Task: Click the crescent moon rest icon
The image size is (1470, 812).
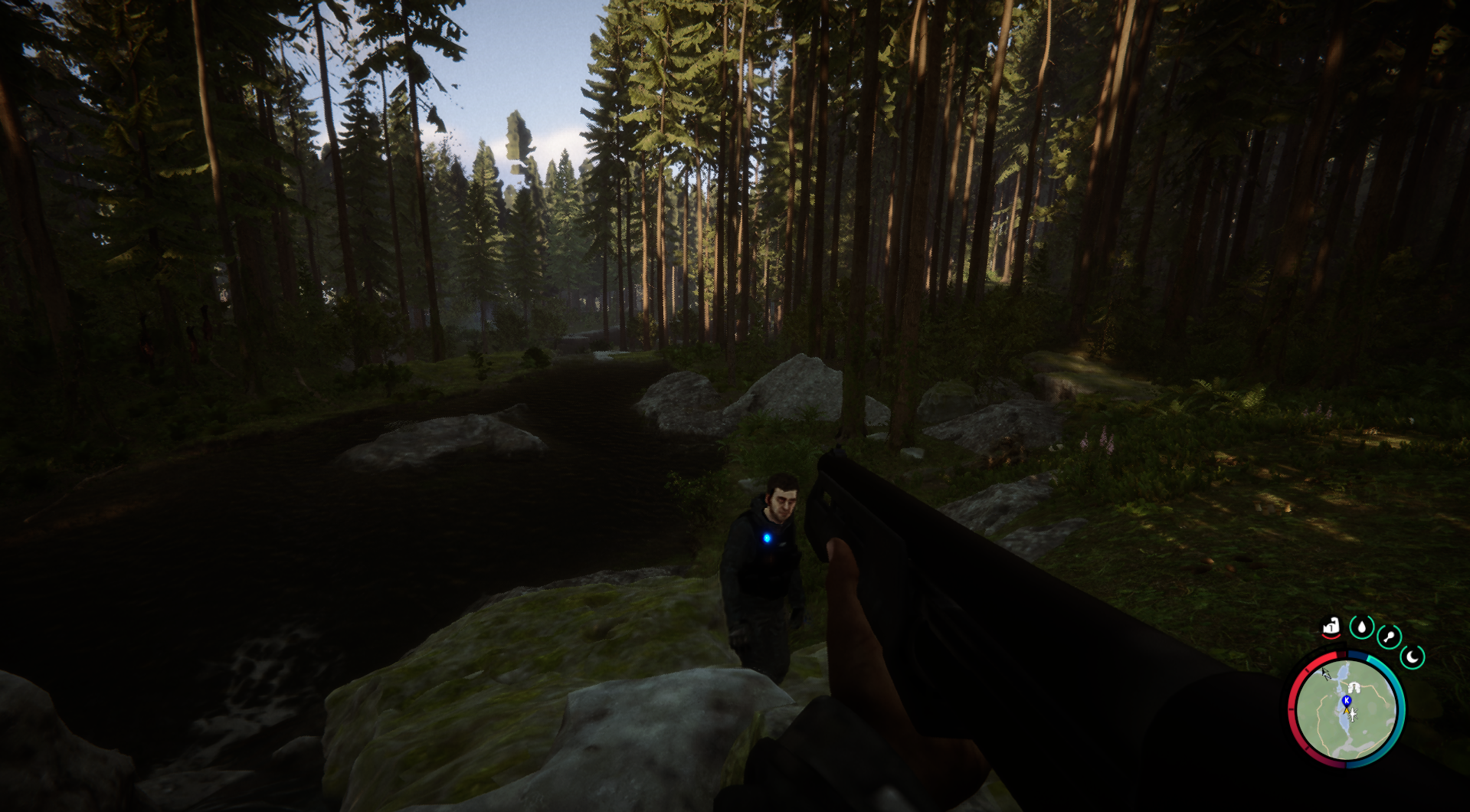Action: point(1412,656)
